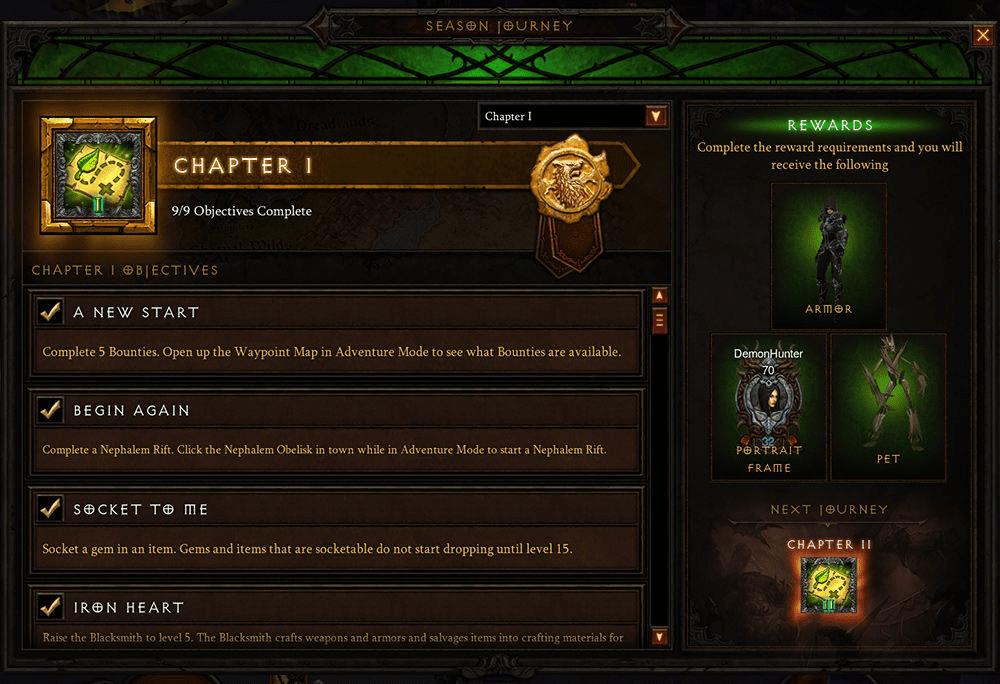Click the objectives list scroll-down arrow
The width and height of the screenshot is (1000, 684).
pos(659,636)
